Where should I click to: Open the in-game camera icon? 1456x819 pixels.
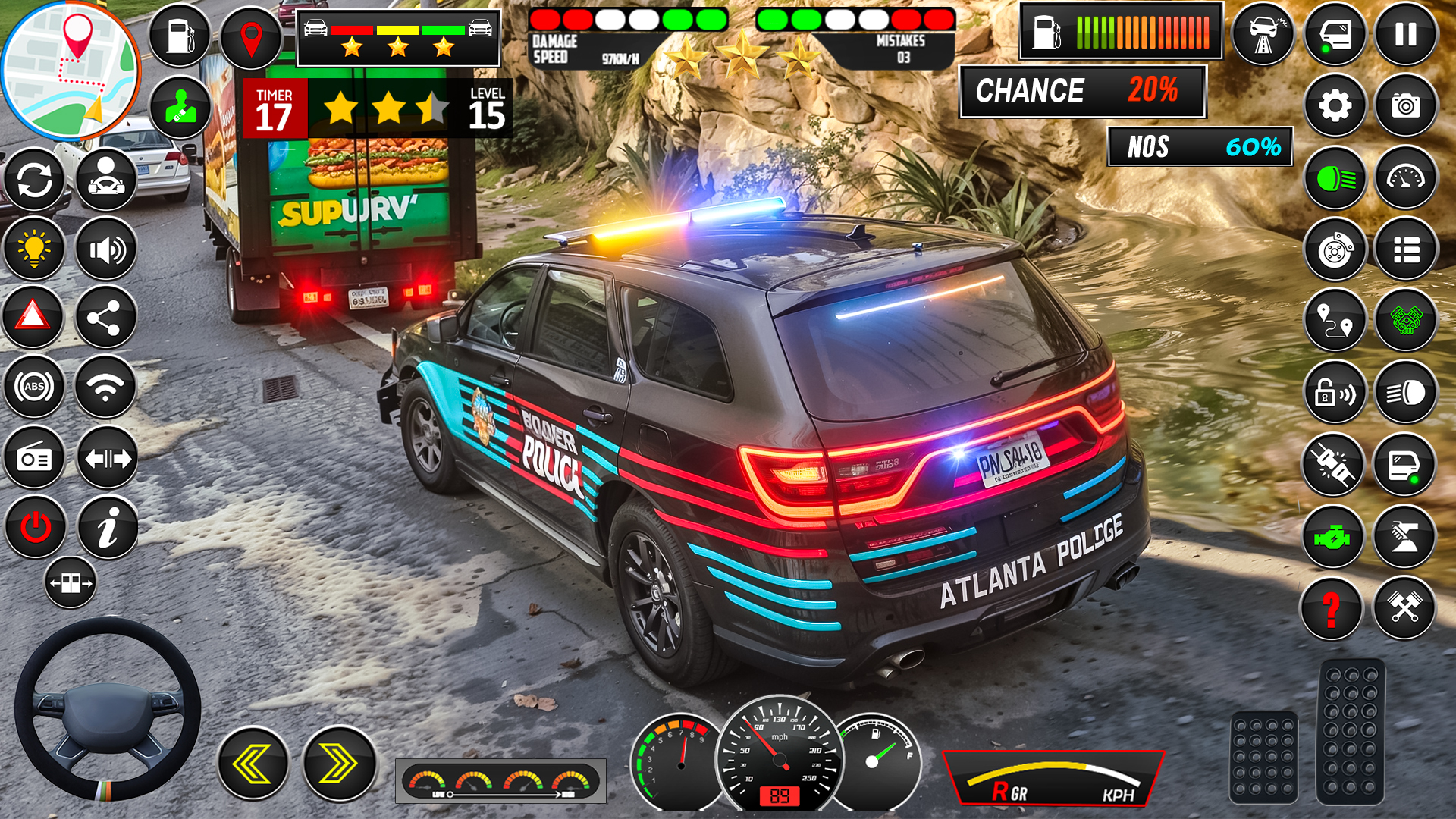[1405, 106]
